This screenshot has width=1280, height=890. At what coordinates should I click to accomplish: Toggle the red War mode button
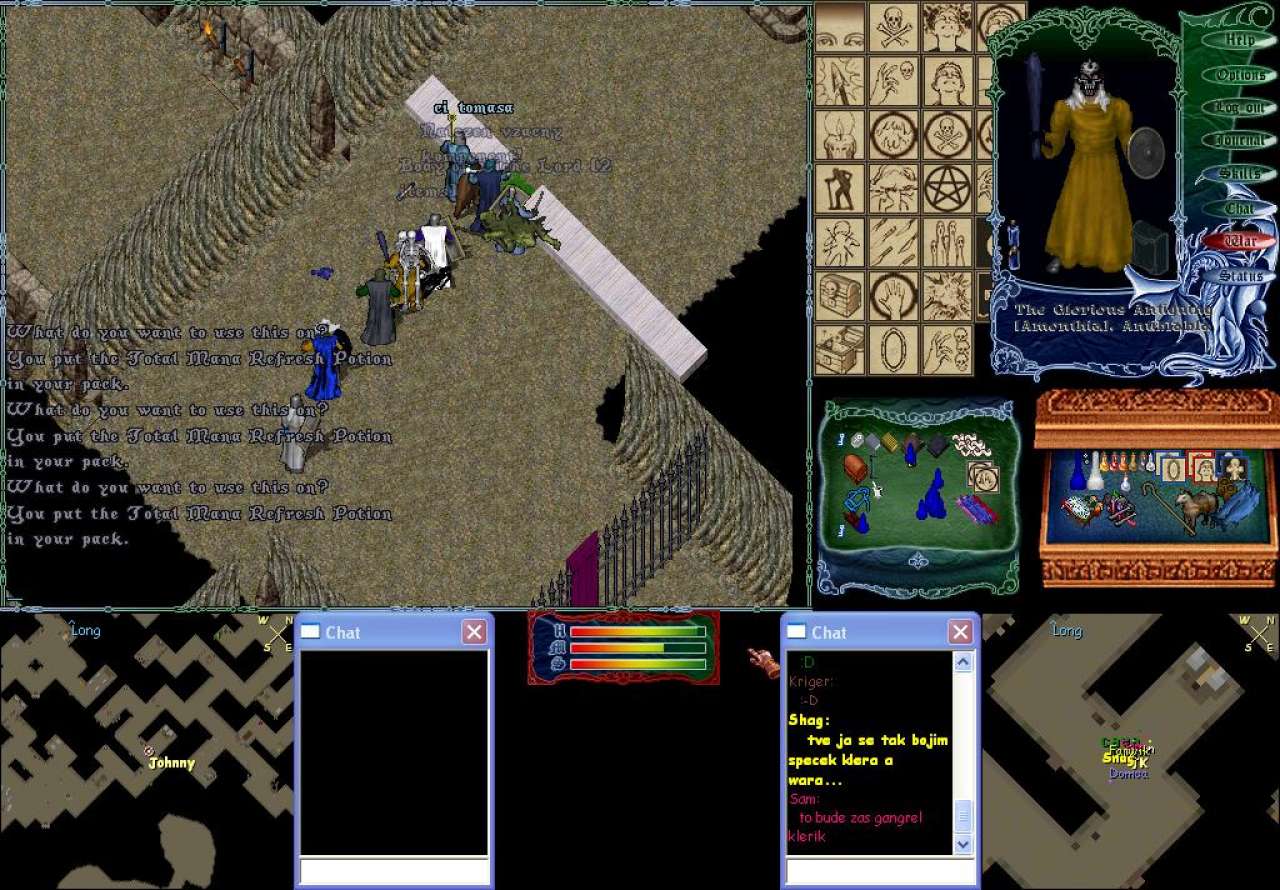point(1240,241)
